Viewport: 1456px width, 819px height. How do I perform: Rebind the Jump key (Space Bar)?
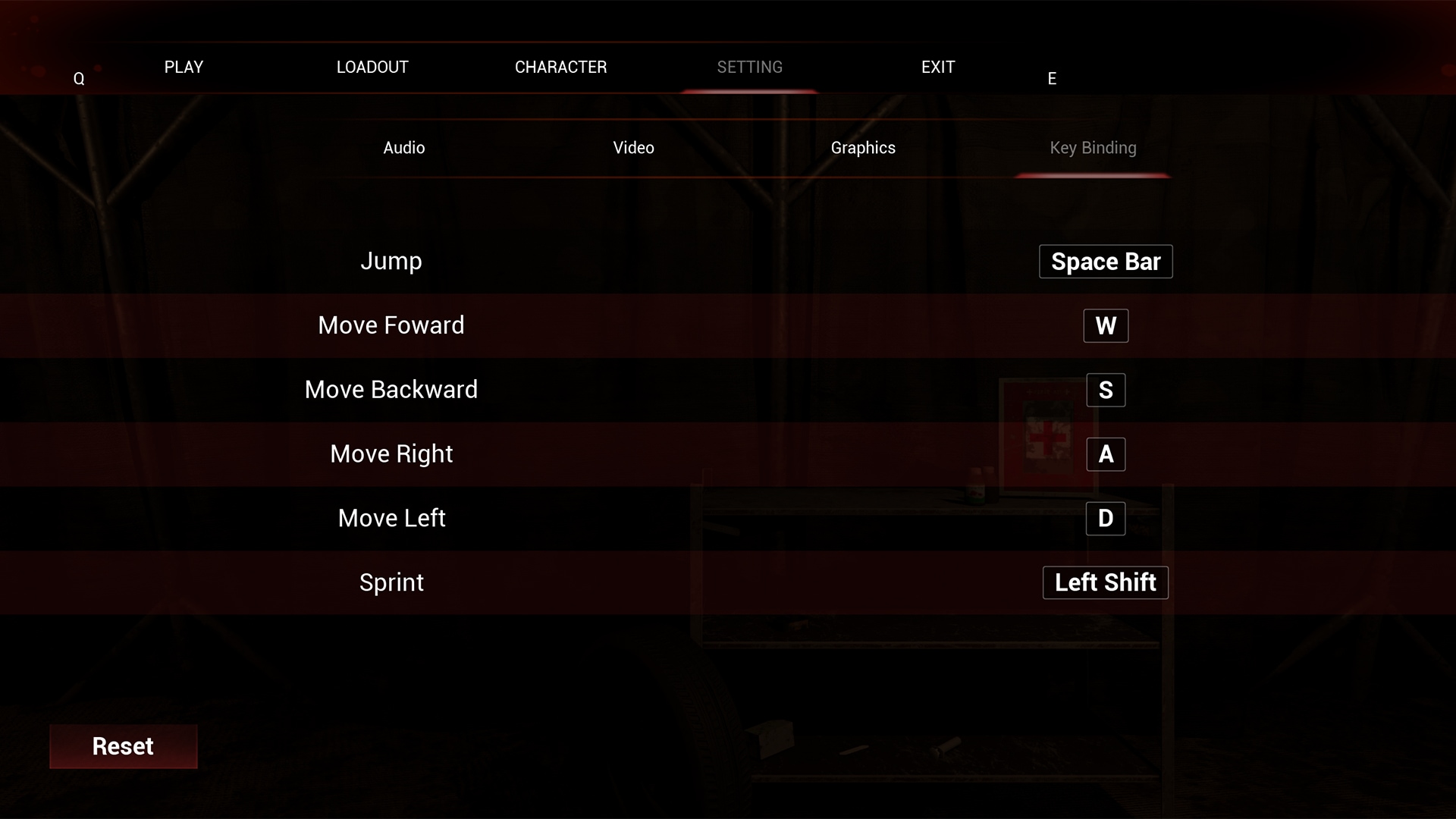[x=1105, y=261]
